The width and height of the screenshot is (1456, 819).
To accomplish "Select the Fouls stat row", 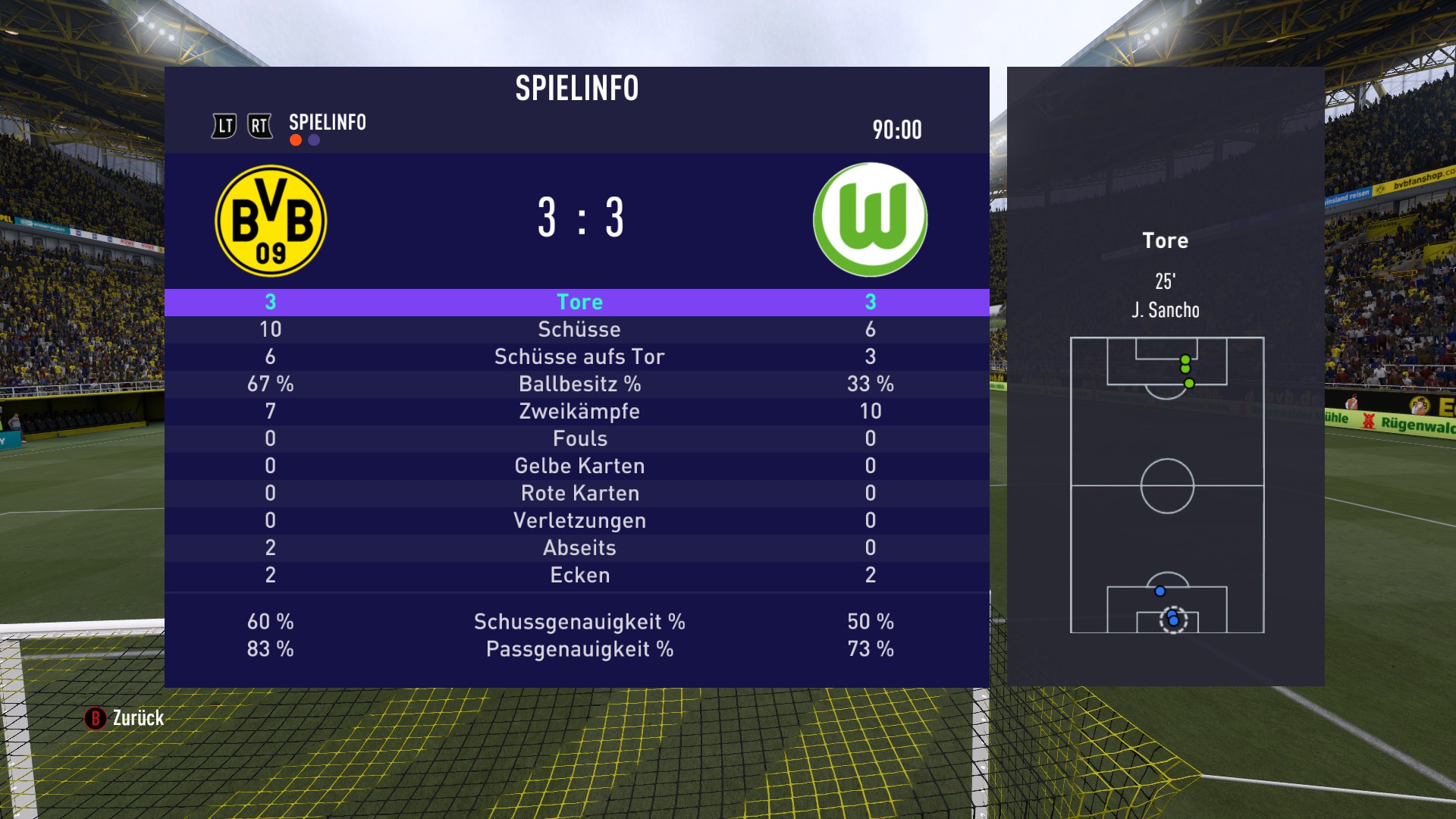I will point(579,438).
